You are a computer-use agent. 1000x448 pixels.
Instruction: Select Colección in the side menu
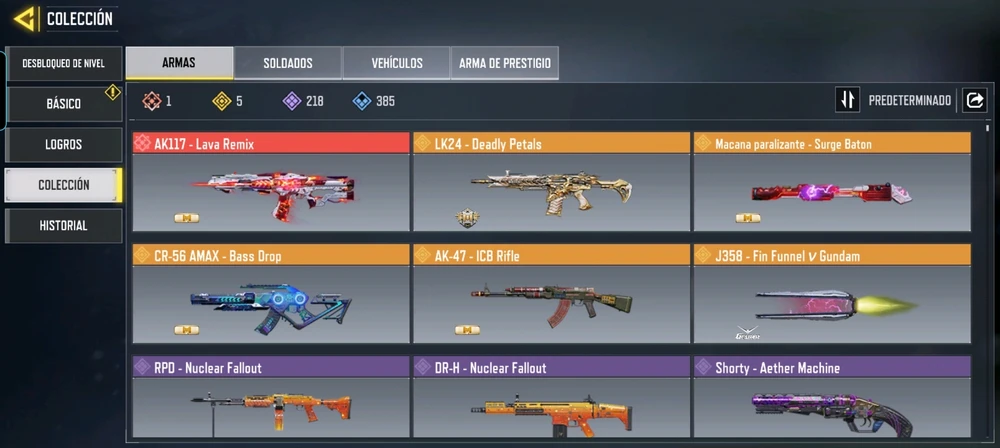coord(63,185)
